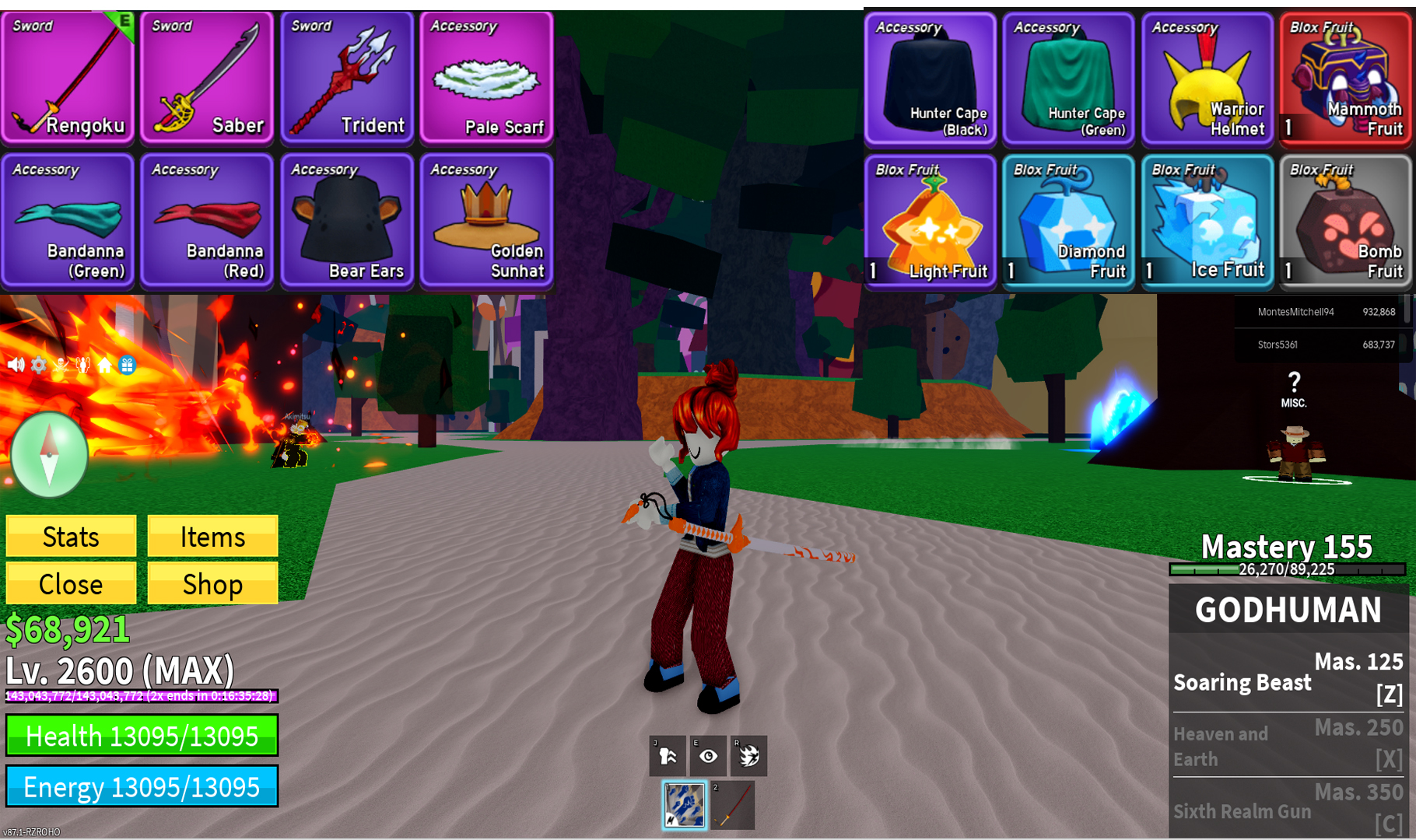This screenshot has height=840, width=1416.
Task: Select the red katana hotbar slot
Action: (x=733, y=806)
